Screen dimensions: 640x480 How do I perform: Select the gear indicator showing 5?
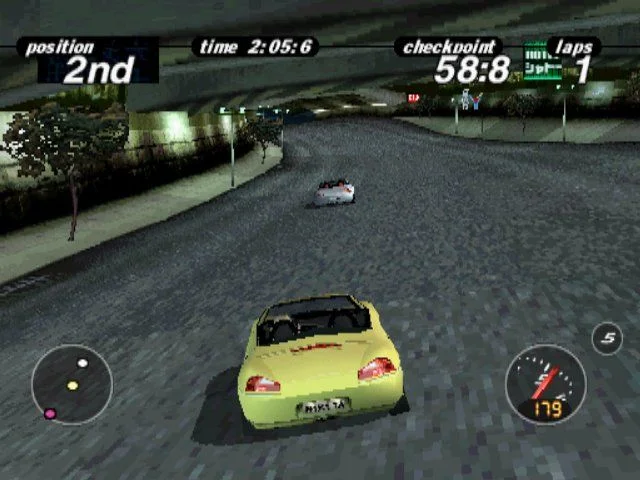tap(606, 339)
